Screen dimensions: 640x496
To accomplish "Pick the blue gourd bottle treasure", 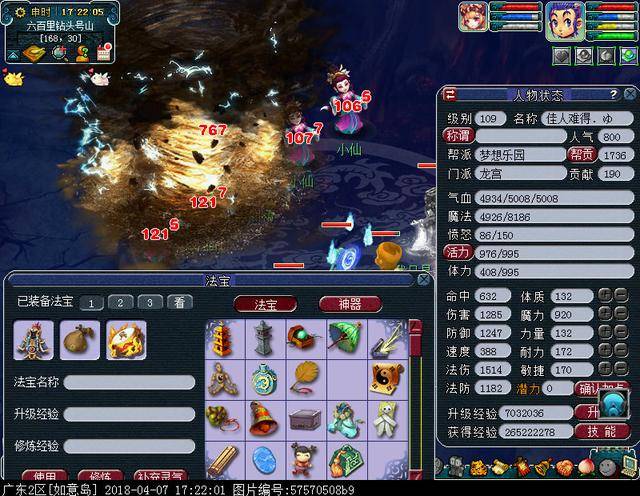I will click(264, 377).
